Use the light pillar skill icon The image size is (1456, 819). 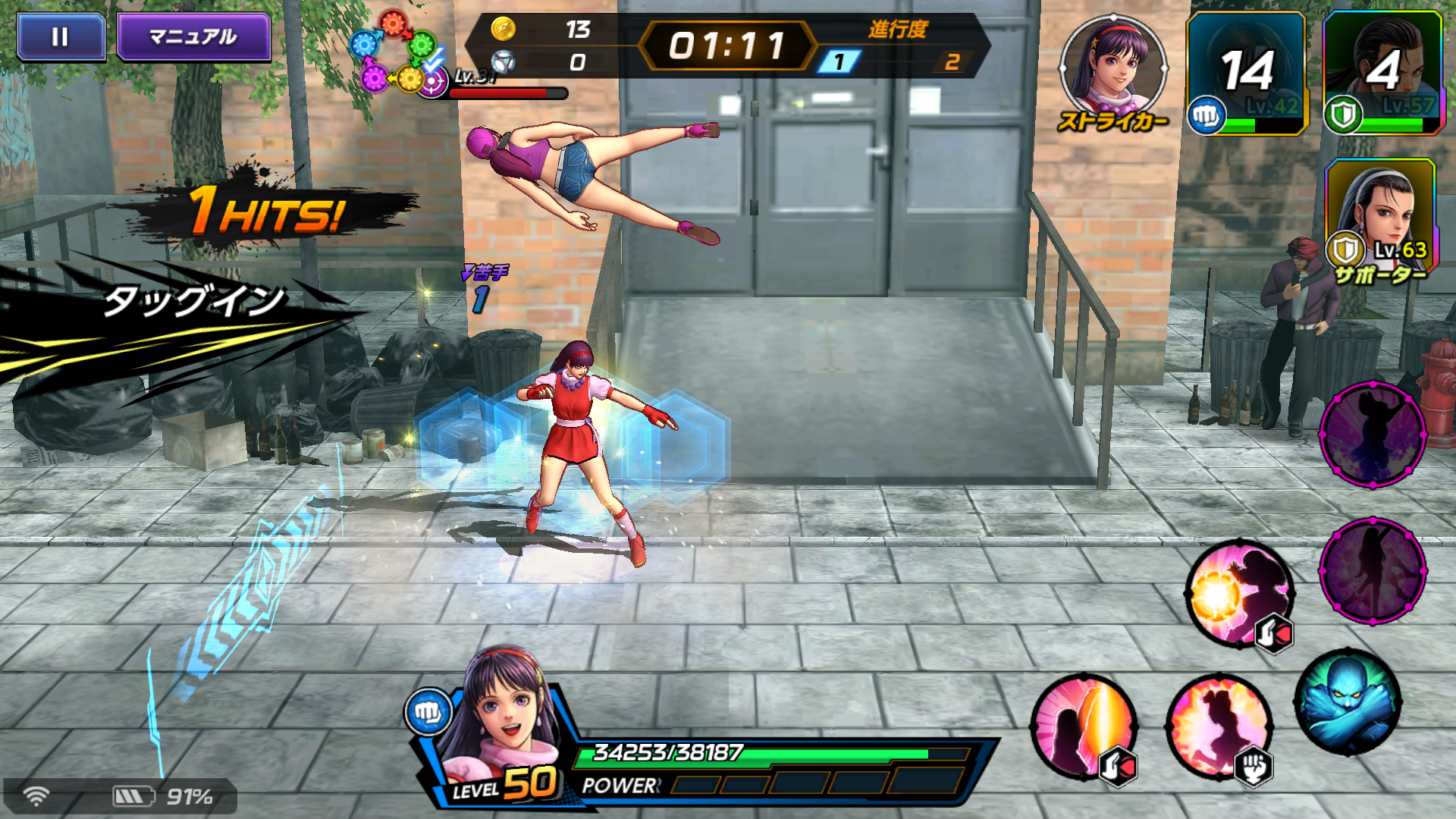pyautogui.click(x=1083, y=726)
